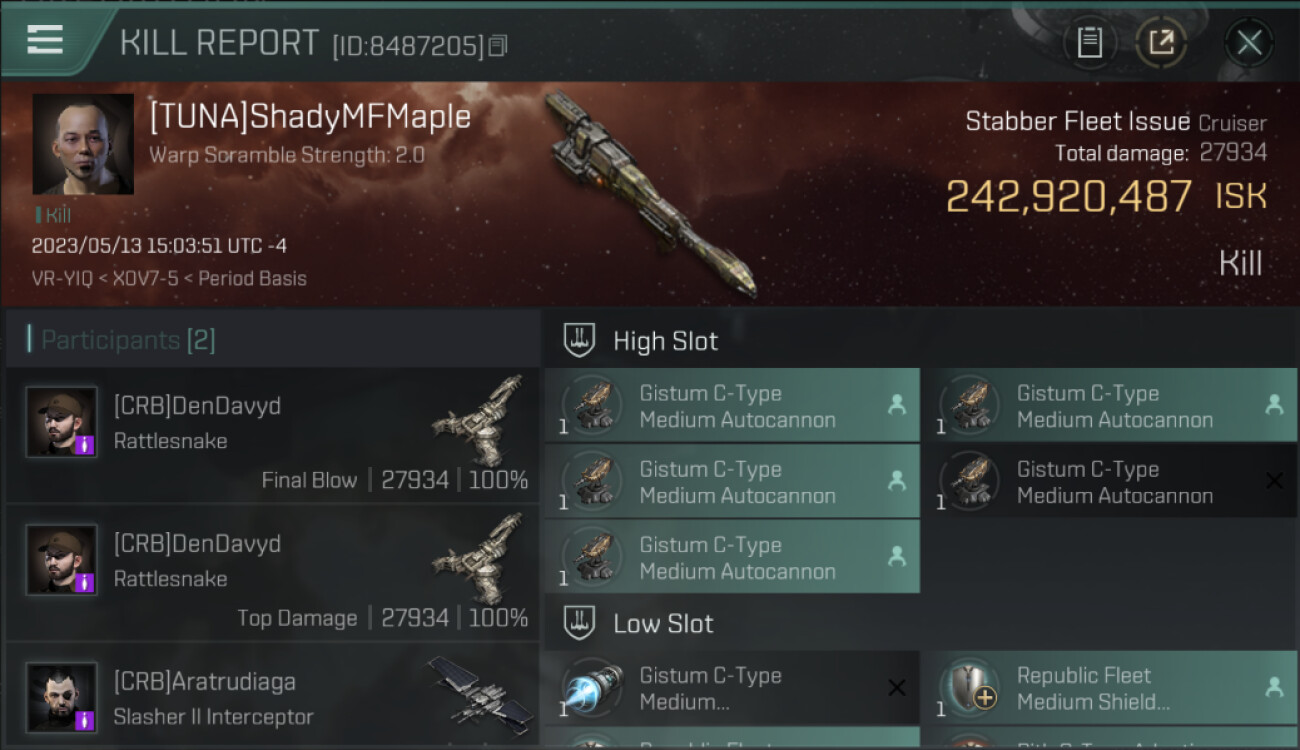The image size is (1300, 750).
Task: View ShadyMFMaple's pilot portrait
Action: click(x=83, y=144)
